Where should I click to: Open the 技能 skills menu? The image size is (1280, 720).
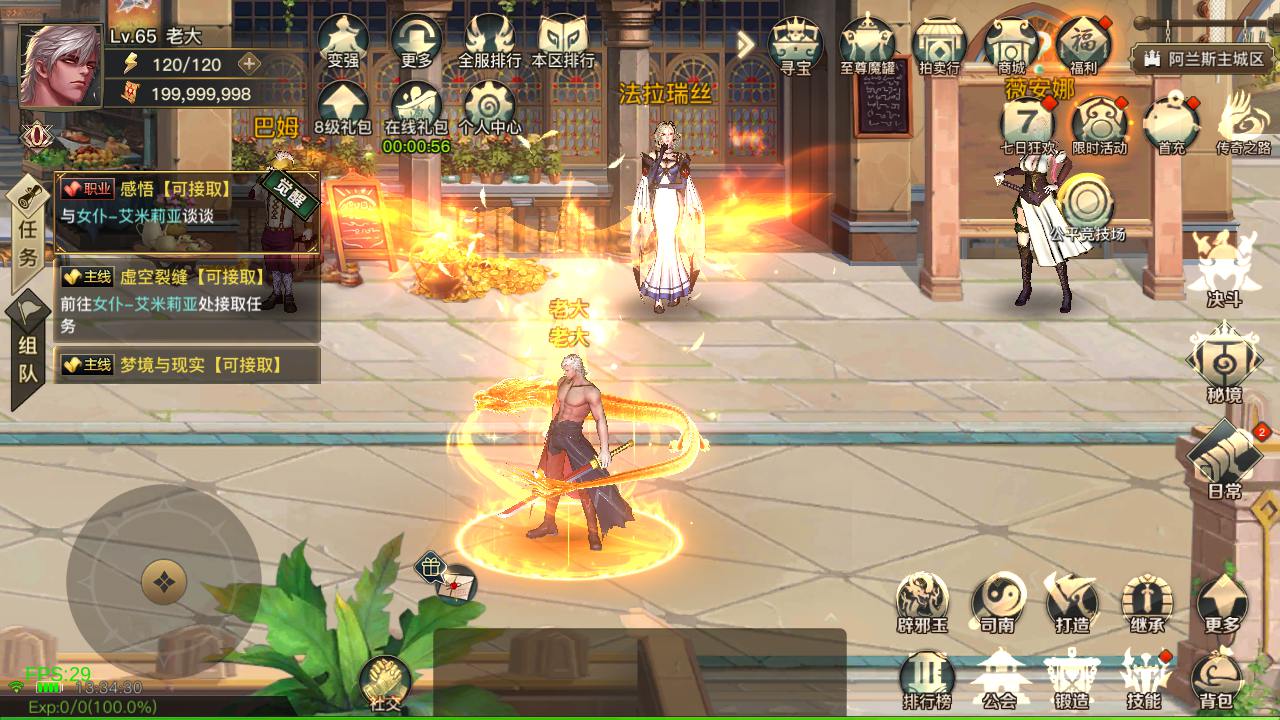tap(1144, 678)
